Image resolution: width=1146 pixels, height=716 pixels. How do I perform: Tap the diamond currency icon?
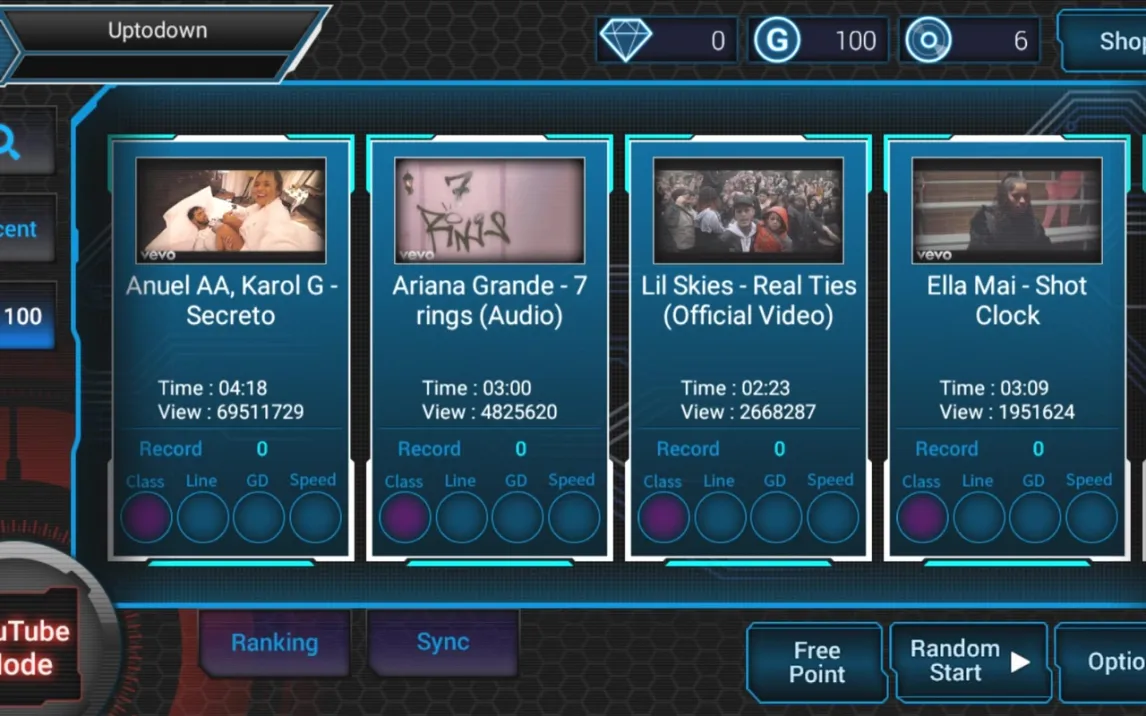click(626, 41)
